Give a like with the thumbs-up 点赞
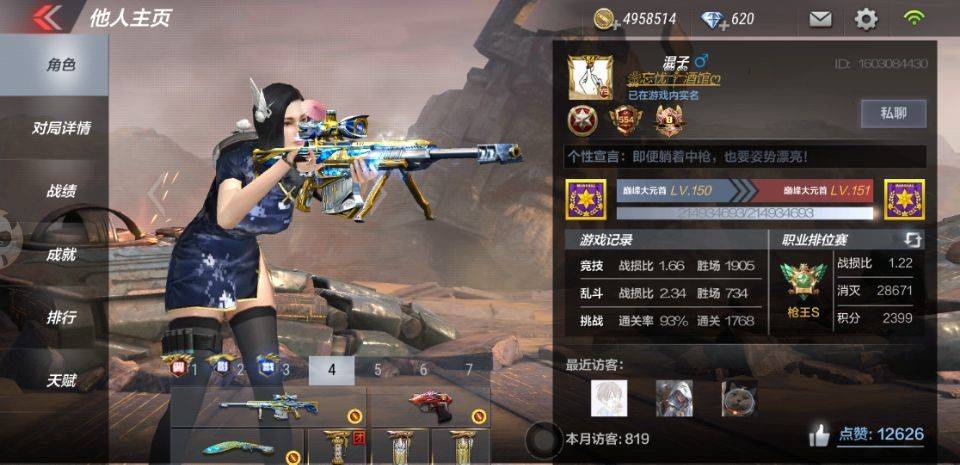This screenshot has height=465, width=960. click(820, 435)
